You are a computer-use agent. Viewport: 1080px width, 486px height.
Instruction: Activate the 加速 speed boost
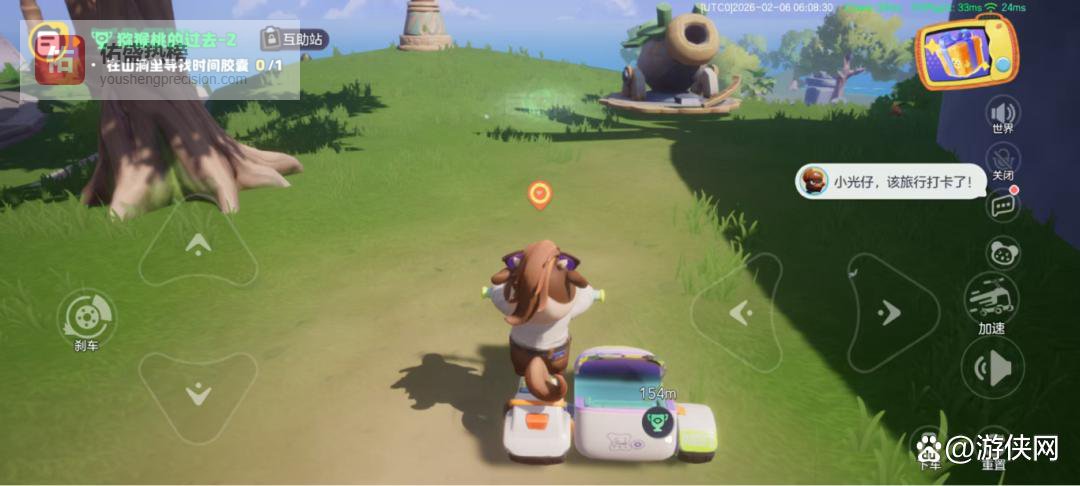(991, 300)
